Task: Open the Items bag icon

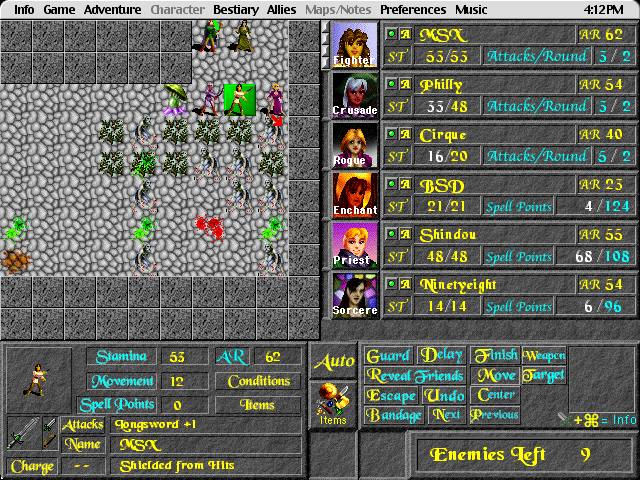Action: click(x=333, y=403)
